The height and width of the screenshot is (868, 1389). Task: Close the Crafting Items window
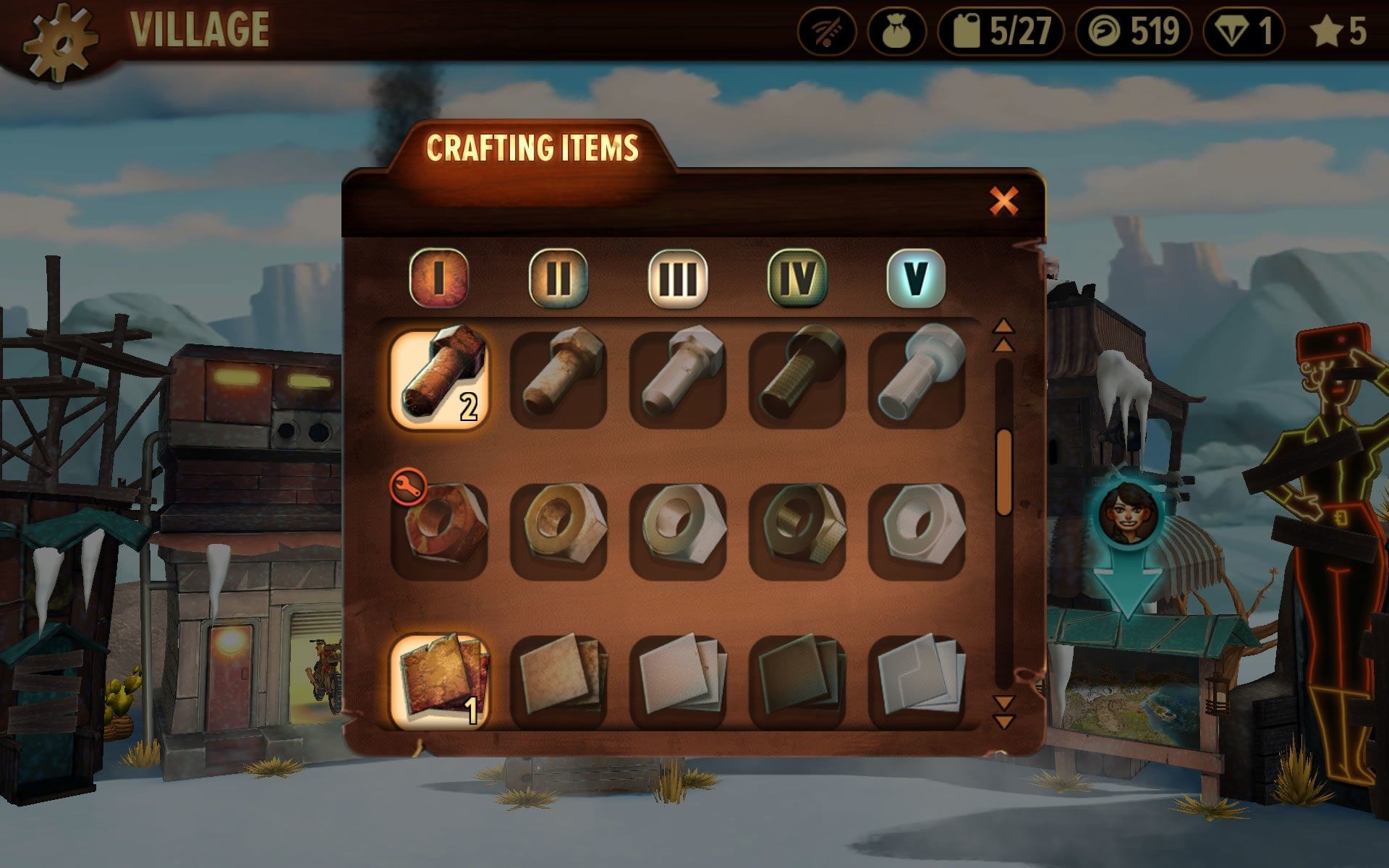click(1003, 201)
